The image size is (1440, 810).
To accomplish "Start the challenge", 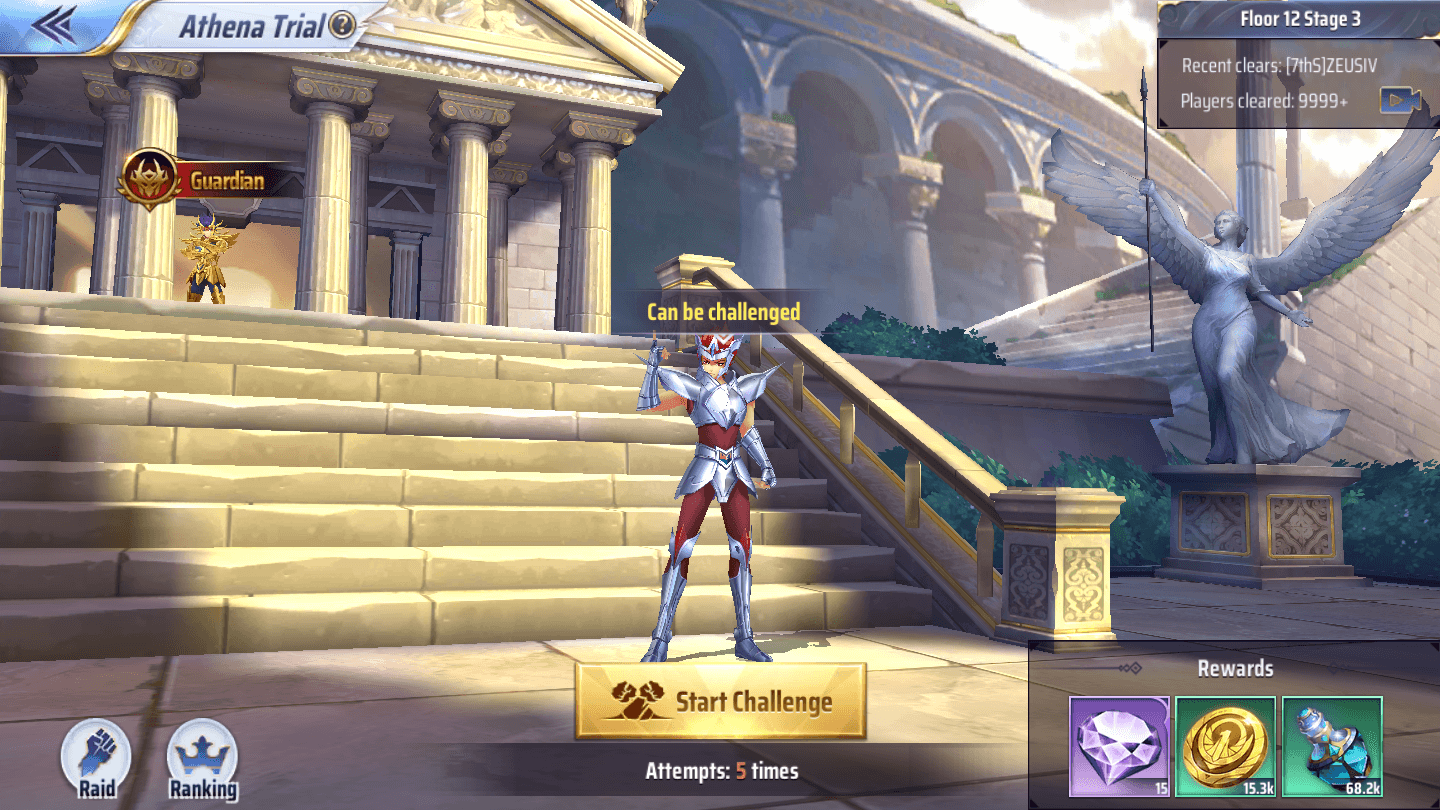I will pyautogui.click(x=720, y=701).
